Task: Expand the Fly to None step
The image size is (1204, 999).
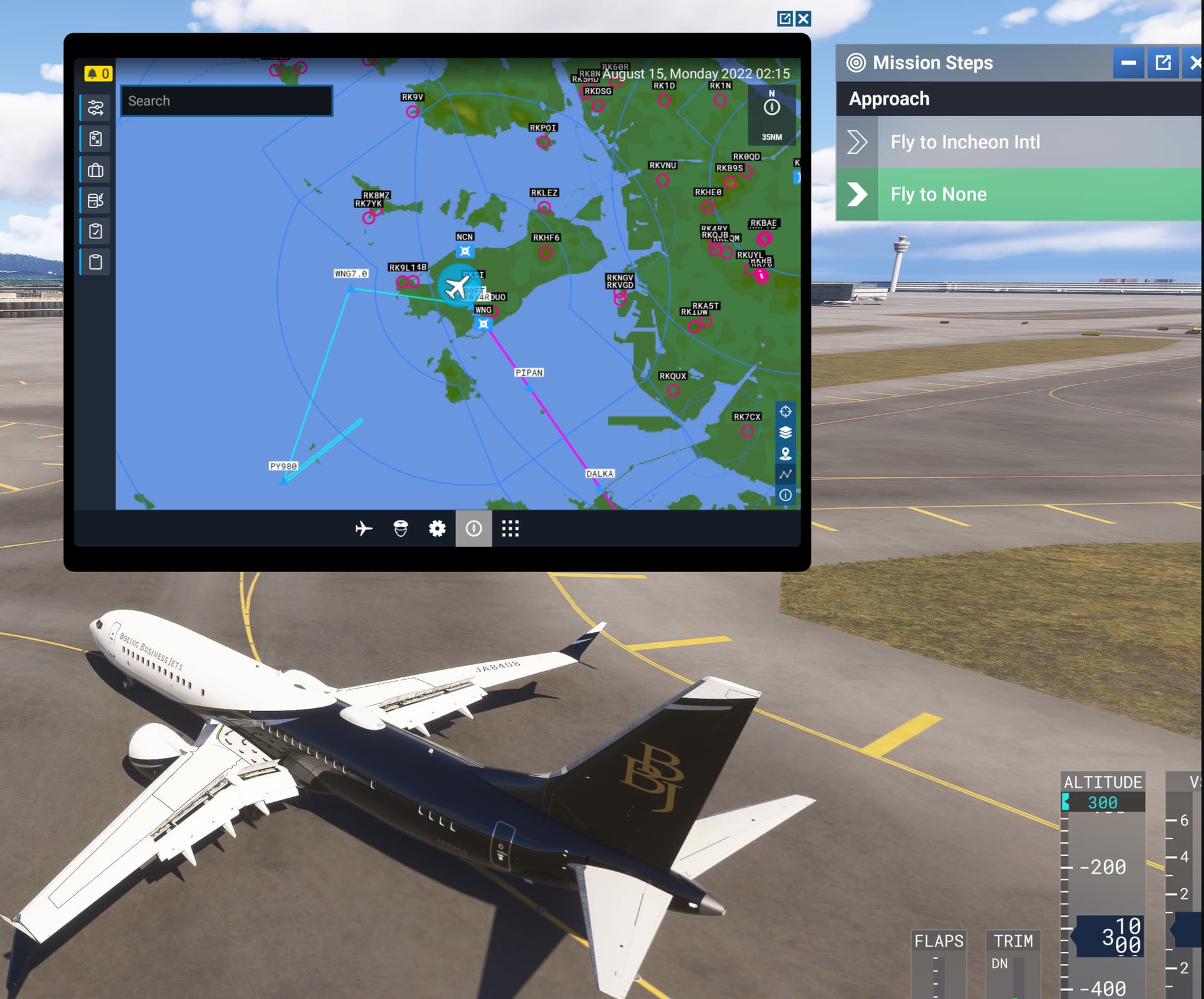Action: pos(858,194)
